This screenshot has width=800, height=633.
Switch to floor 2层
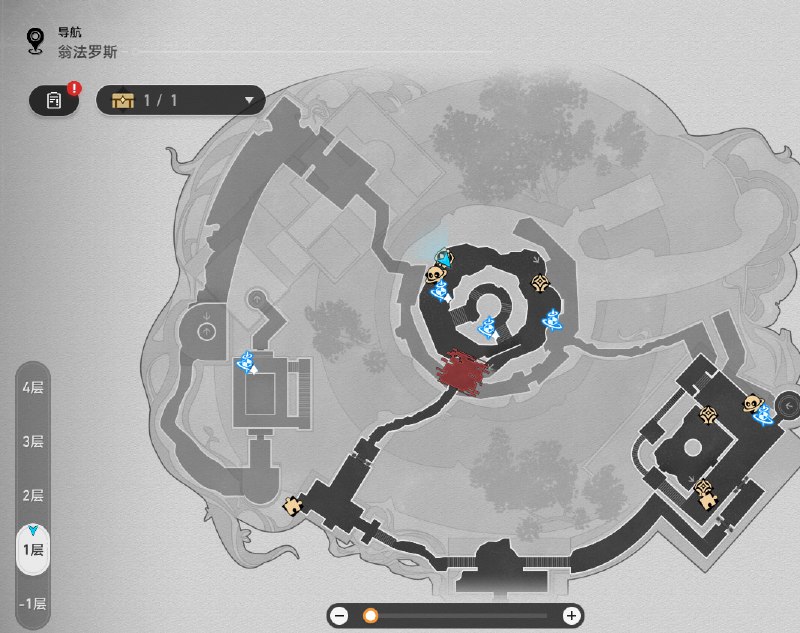[33, 495]
